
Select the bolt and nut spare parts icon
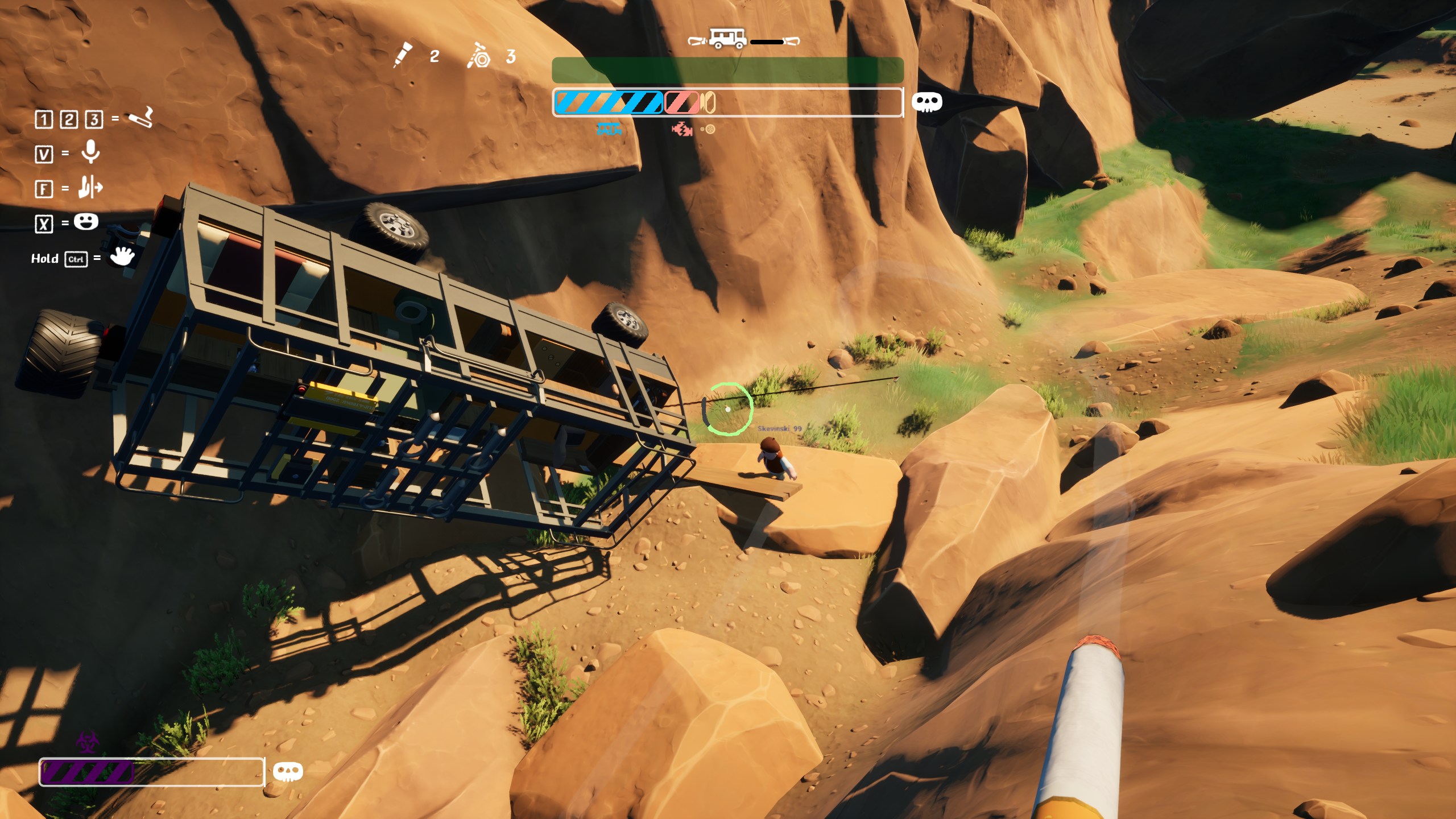478,56
